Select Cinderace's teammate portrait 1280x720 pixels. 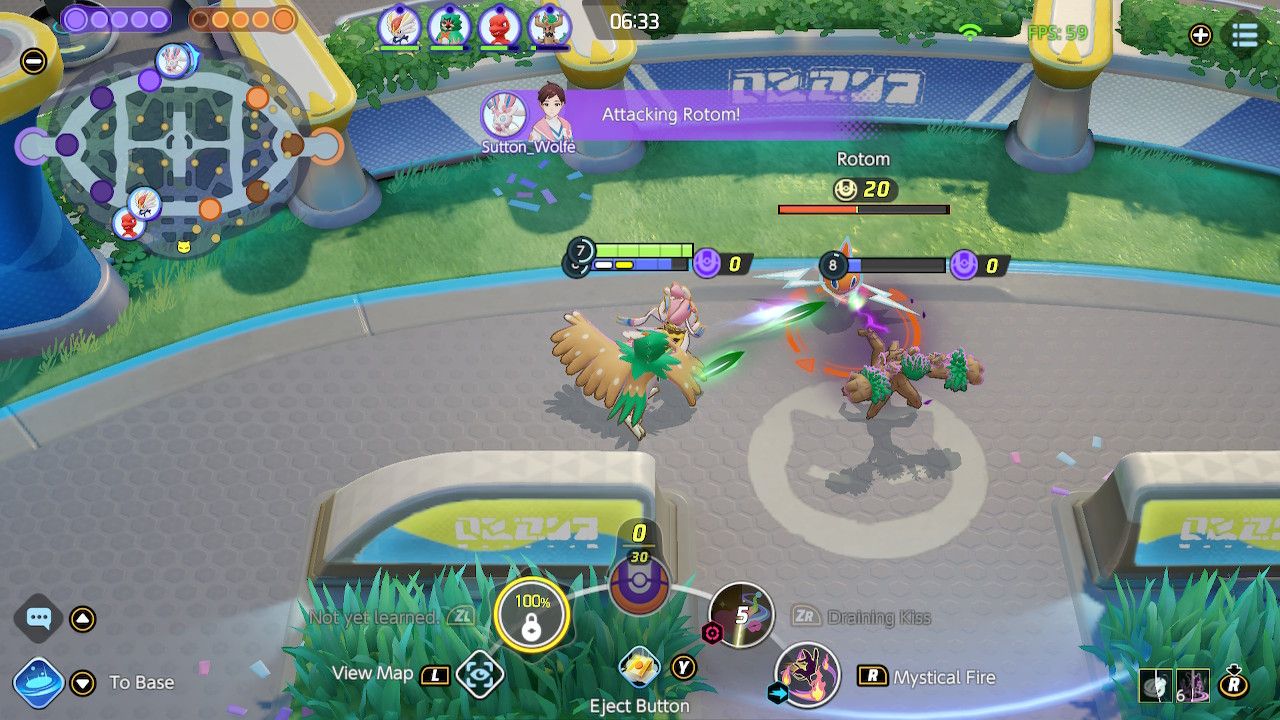(398, 26)
